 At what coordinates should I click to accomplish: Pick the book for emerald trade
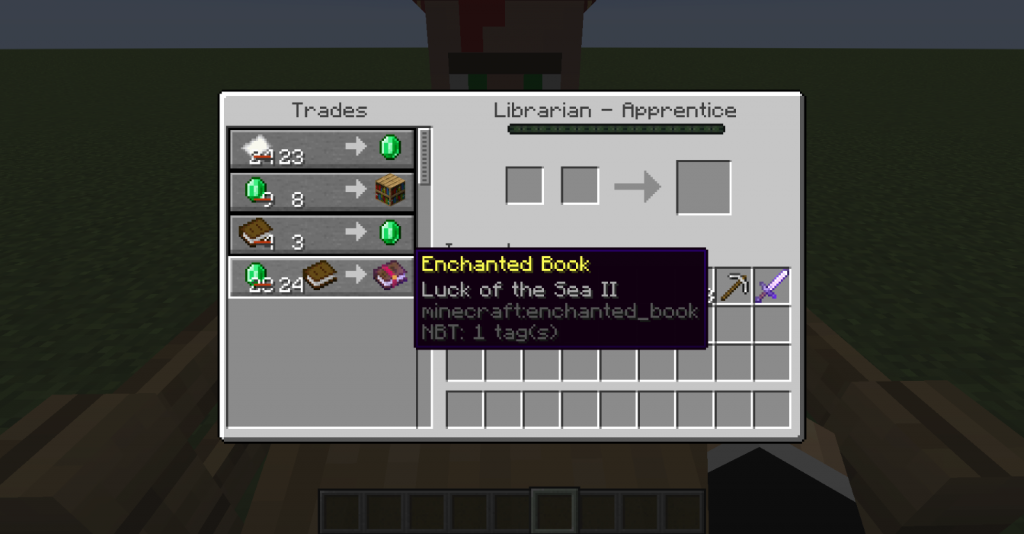323,233
